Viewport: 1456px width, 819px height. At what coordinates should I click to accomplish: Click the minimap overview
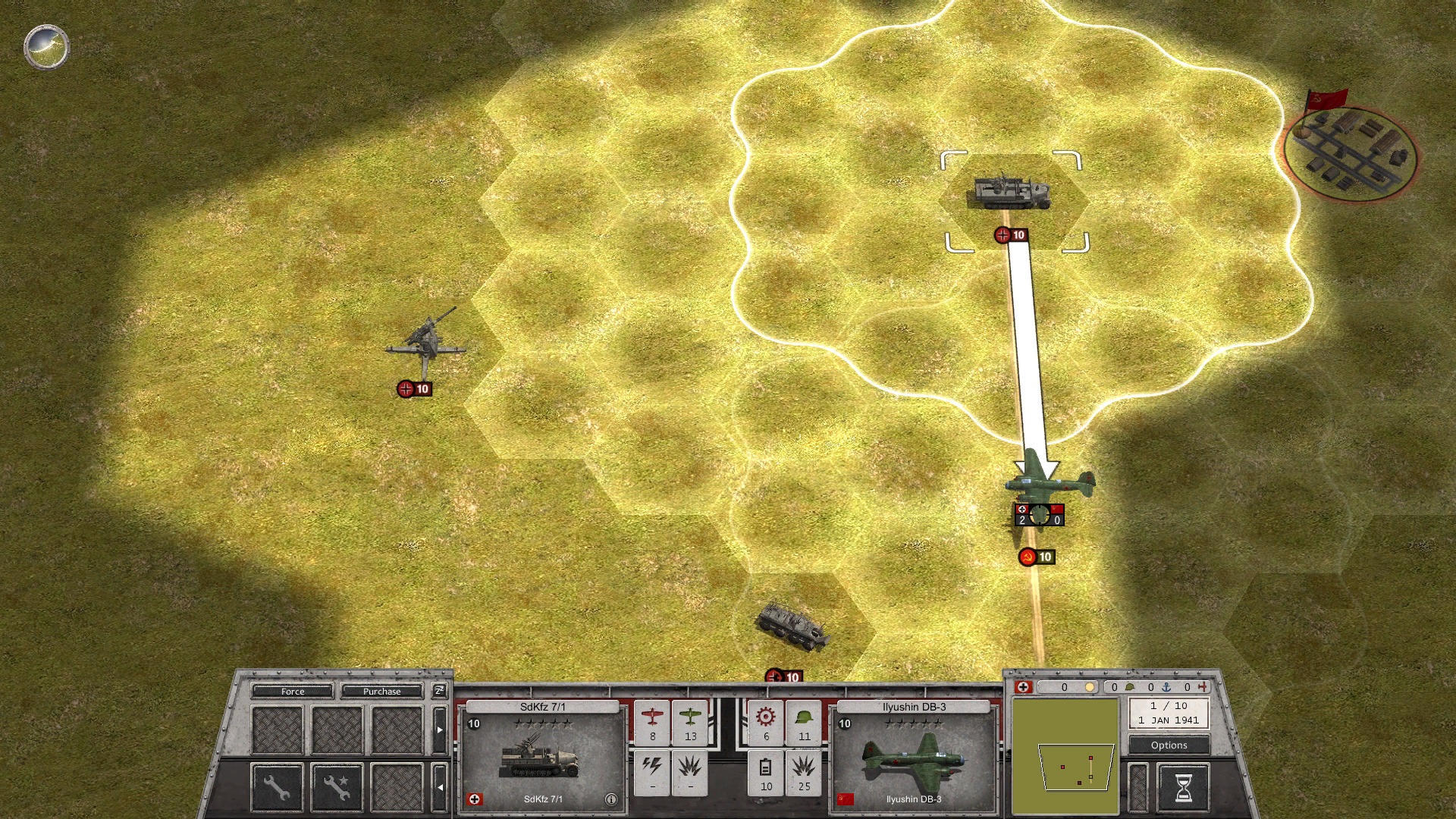pyautogui.click(x=1065, y=756)
